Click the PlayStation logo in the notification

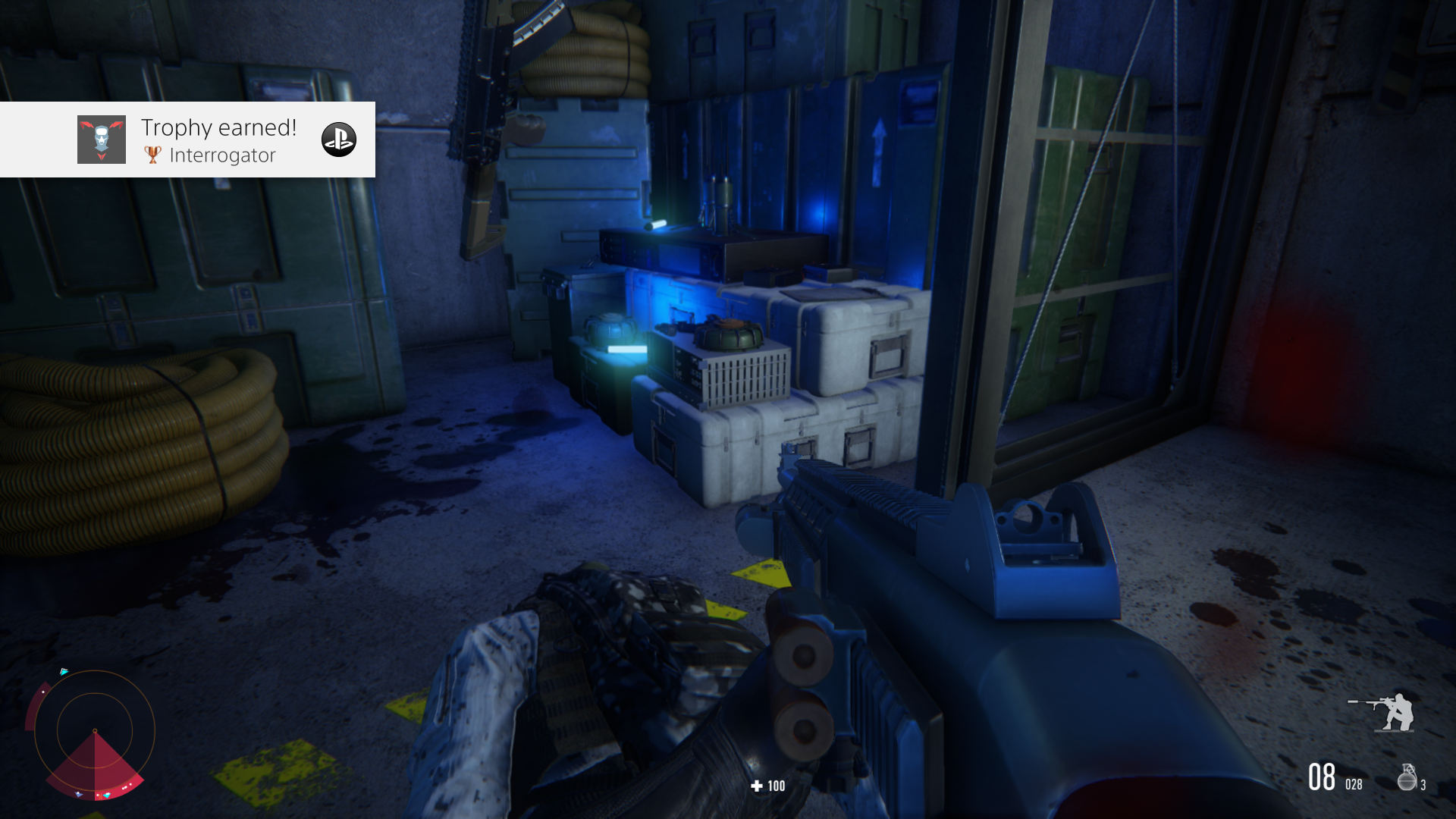click(x=340, y=140)
